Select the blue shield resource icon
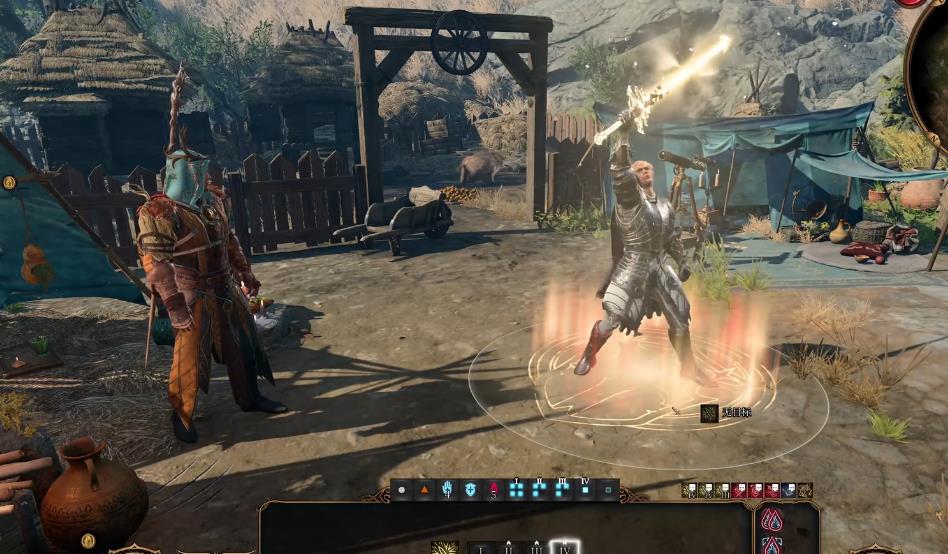 coord(470,490)
